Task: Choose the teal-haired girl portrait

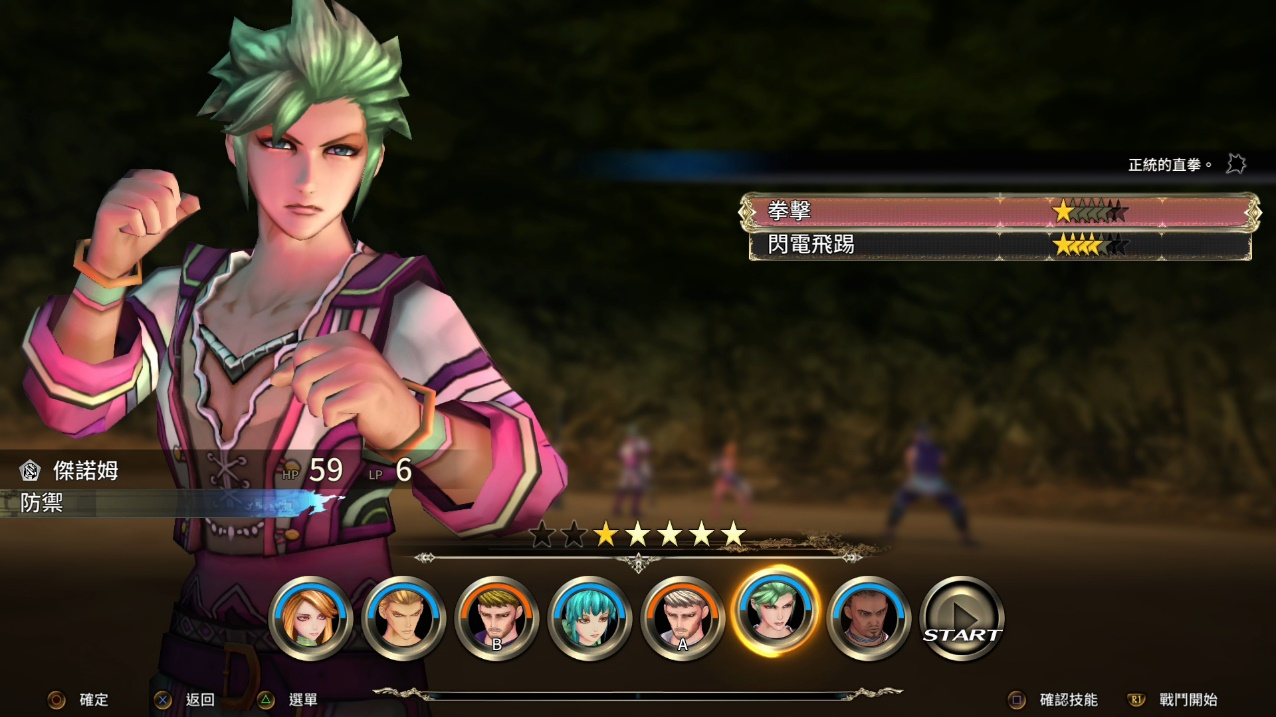Action: (x=590, y=619)
